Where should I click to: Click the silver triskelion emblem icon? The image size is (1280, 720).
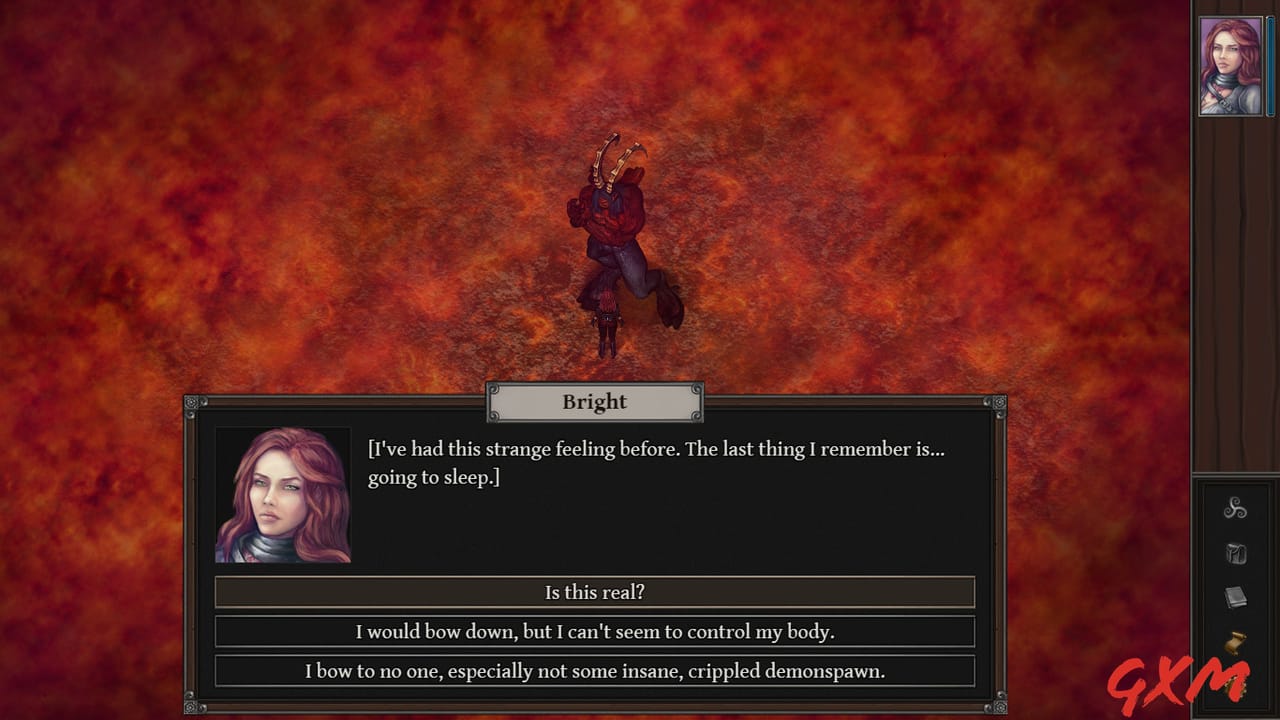point(1236,510)
